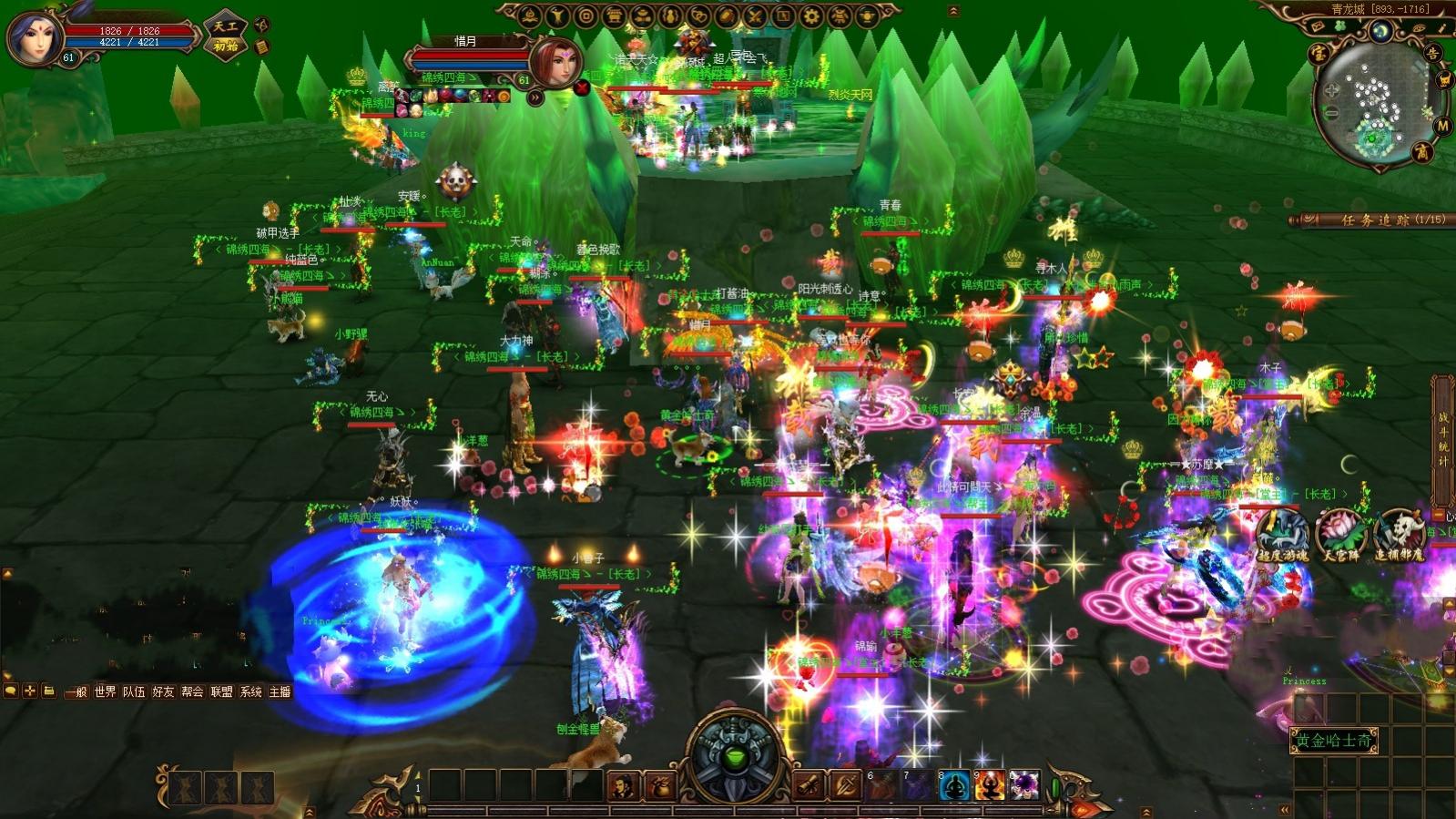Viewport: 1456px width, 819px height.
Task: Open the 帮会 guild chat tab
Action: tap(192, 692)
